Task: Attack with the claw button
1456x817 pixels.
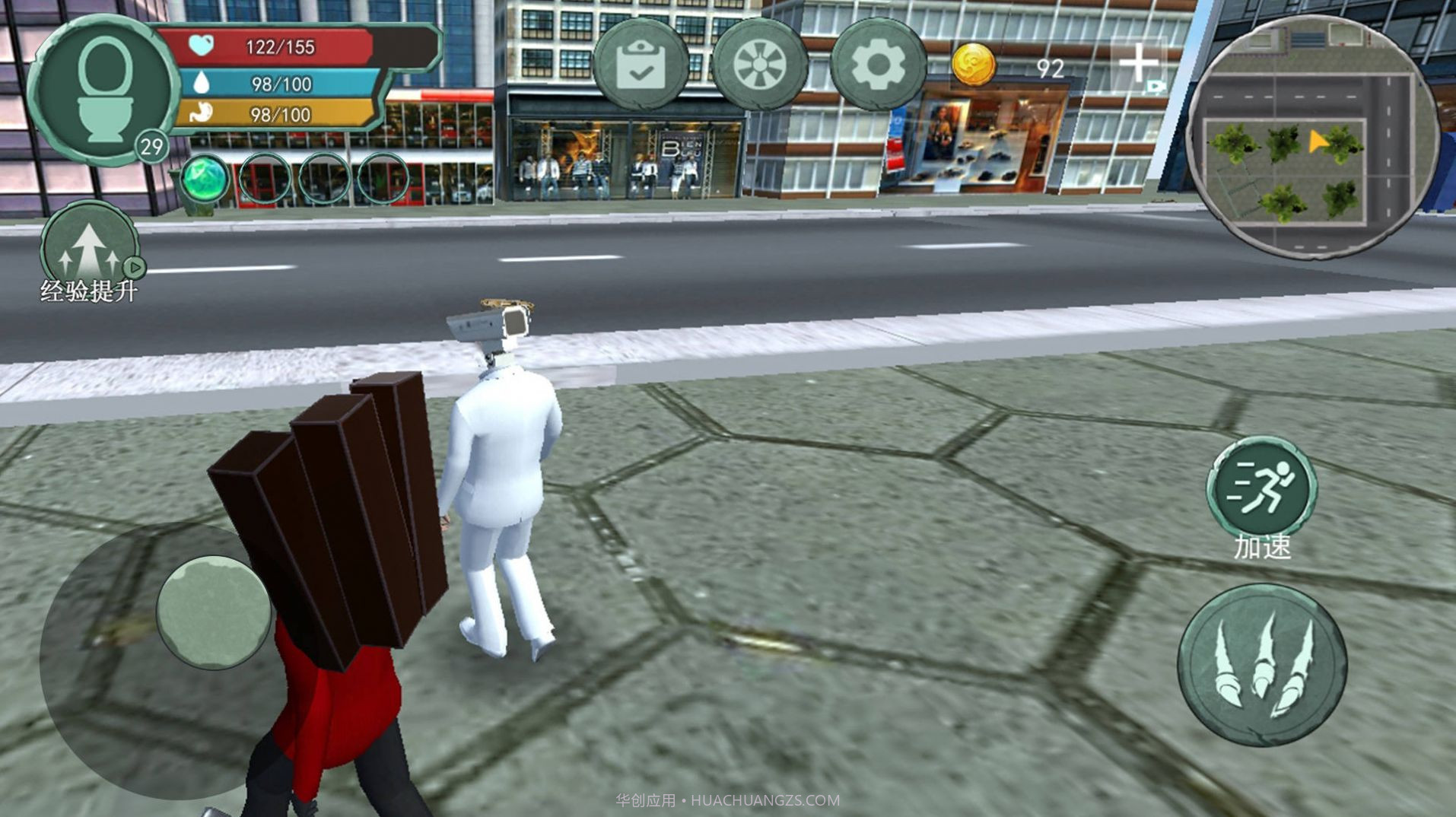Action: tap(1262, 665)
